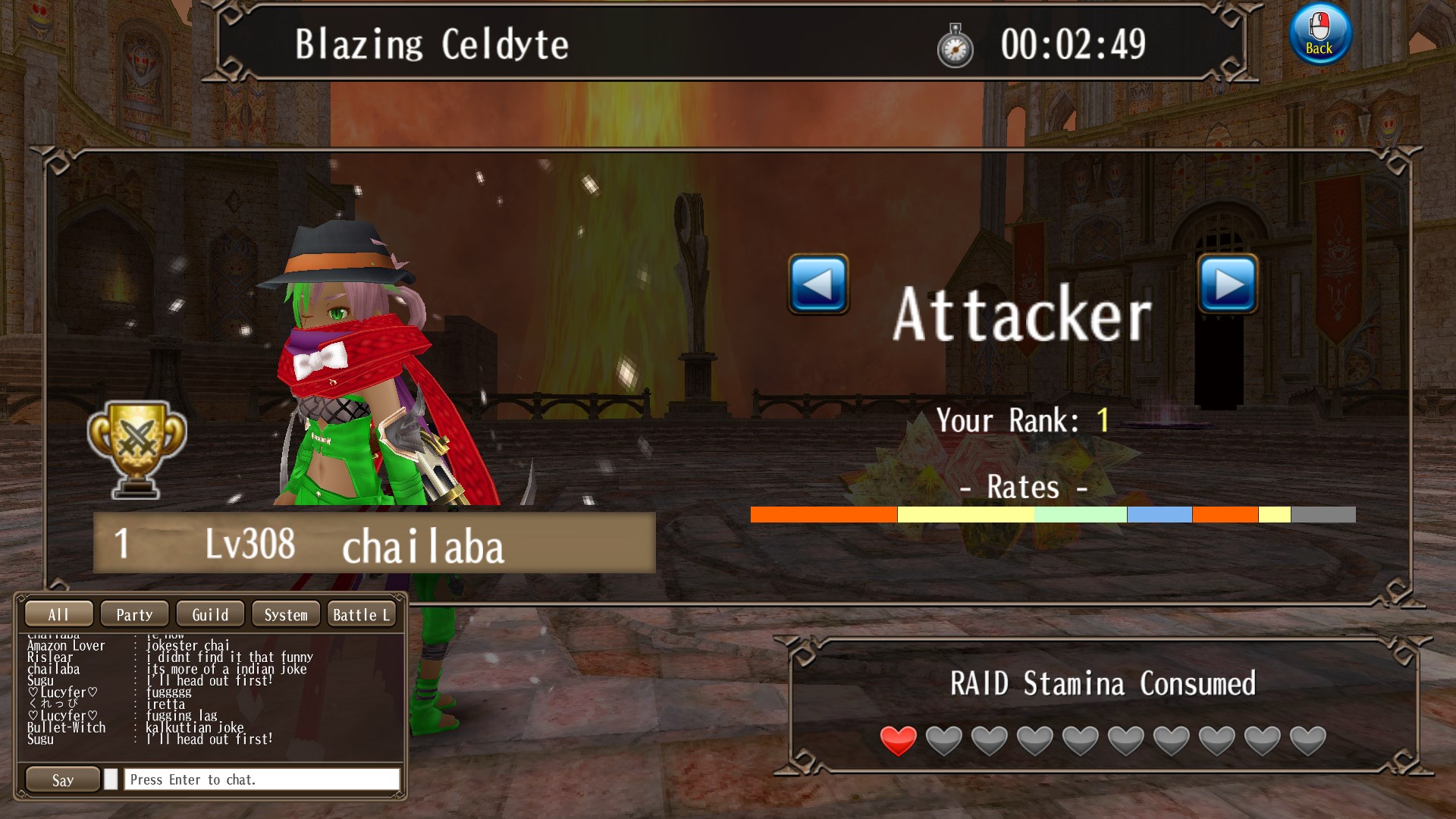Show the previous ranking category
The height and width of the screenshot is (819, 1456).
(x=818, y=284)
